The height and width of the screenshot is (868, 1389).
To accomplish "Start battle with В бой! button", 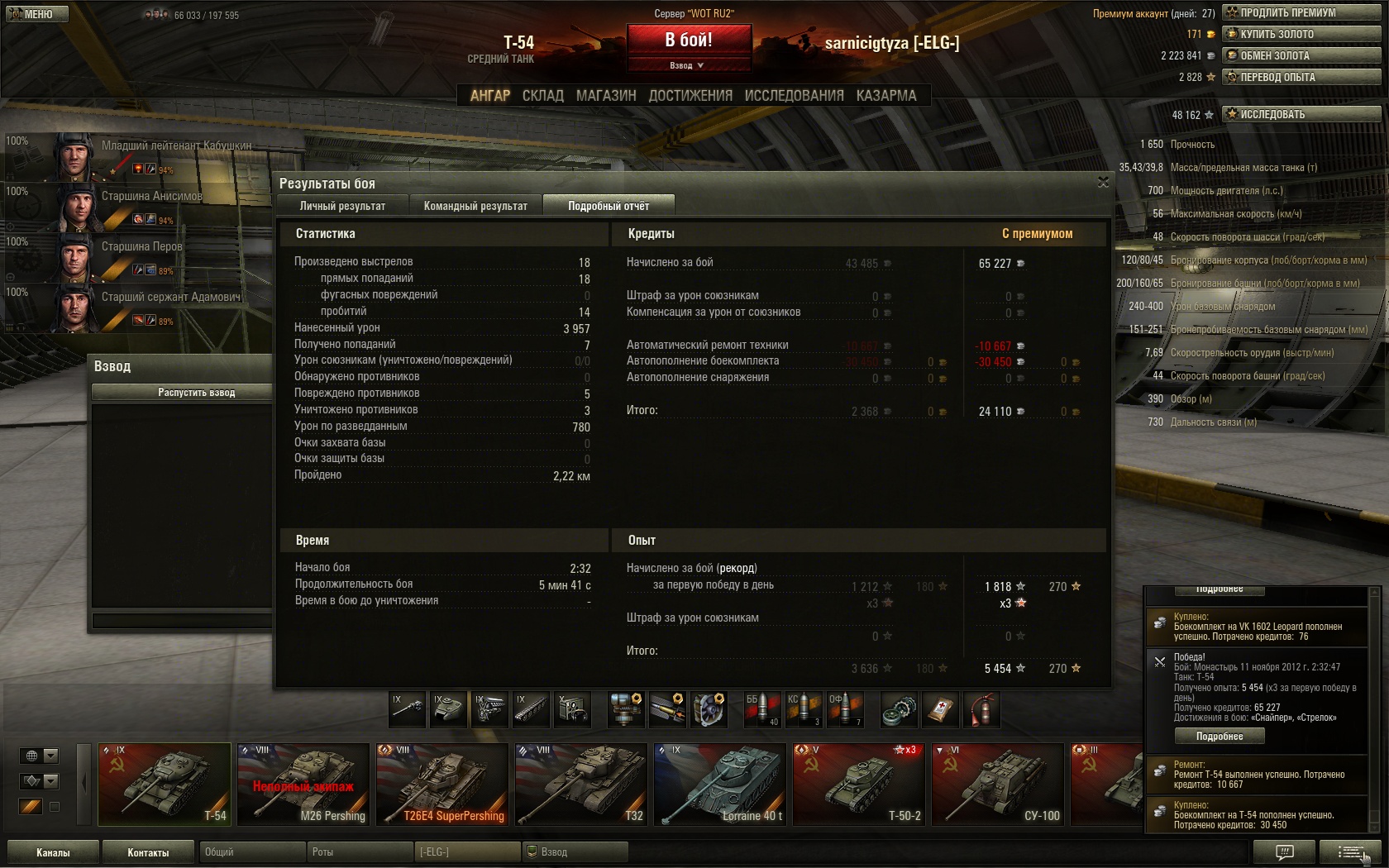I will [x=689, y=40].
